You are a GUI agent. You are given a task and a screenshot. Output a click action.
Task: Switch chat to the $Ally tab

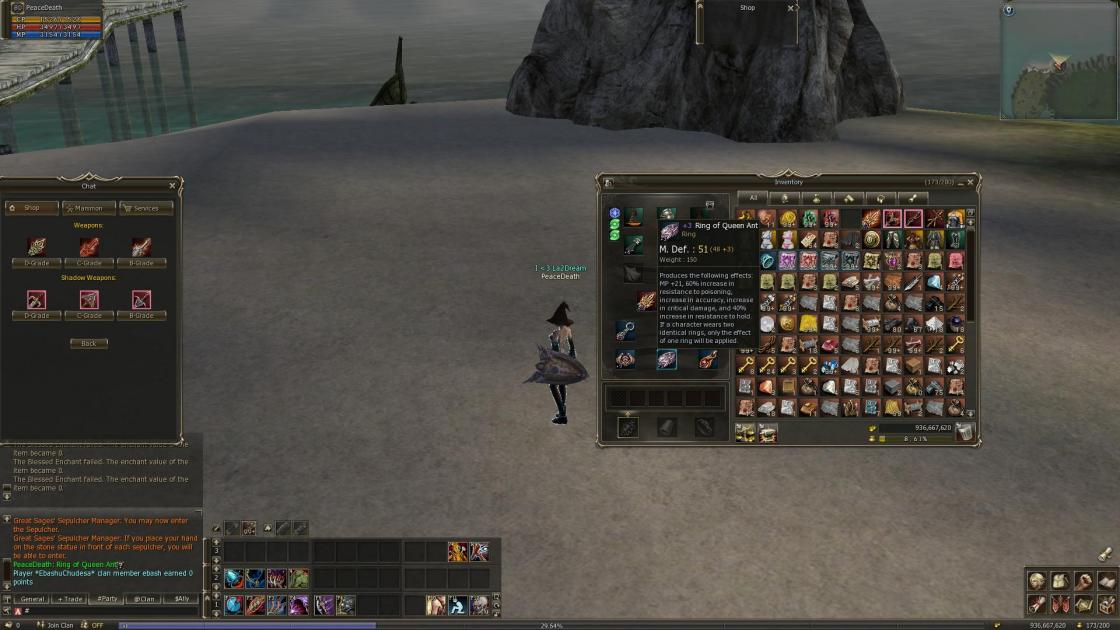182,599
